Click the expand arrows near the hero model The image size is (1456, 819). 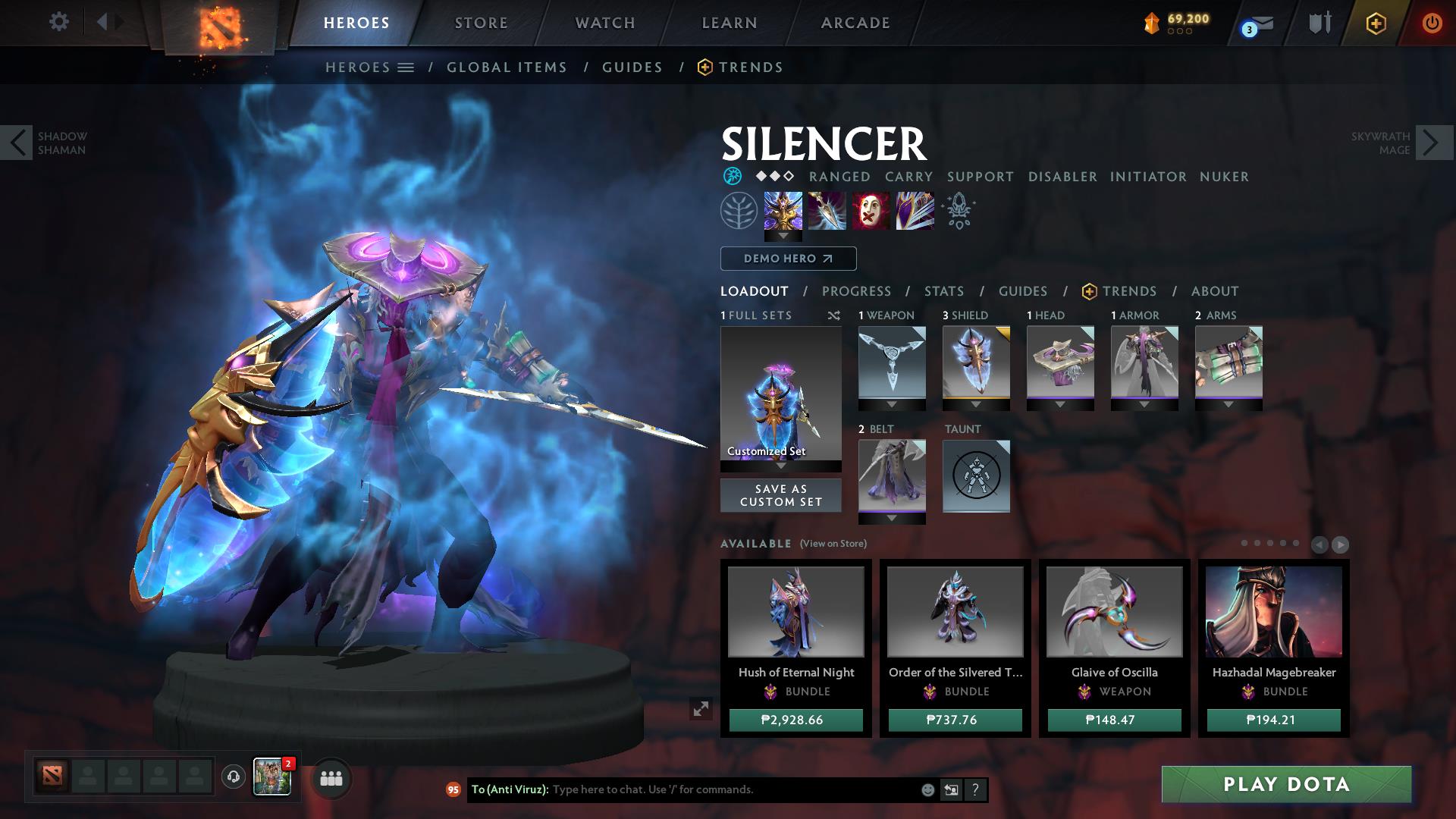click(700, 709)
